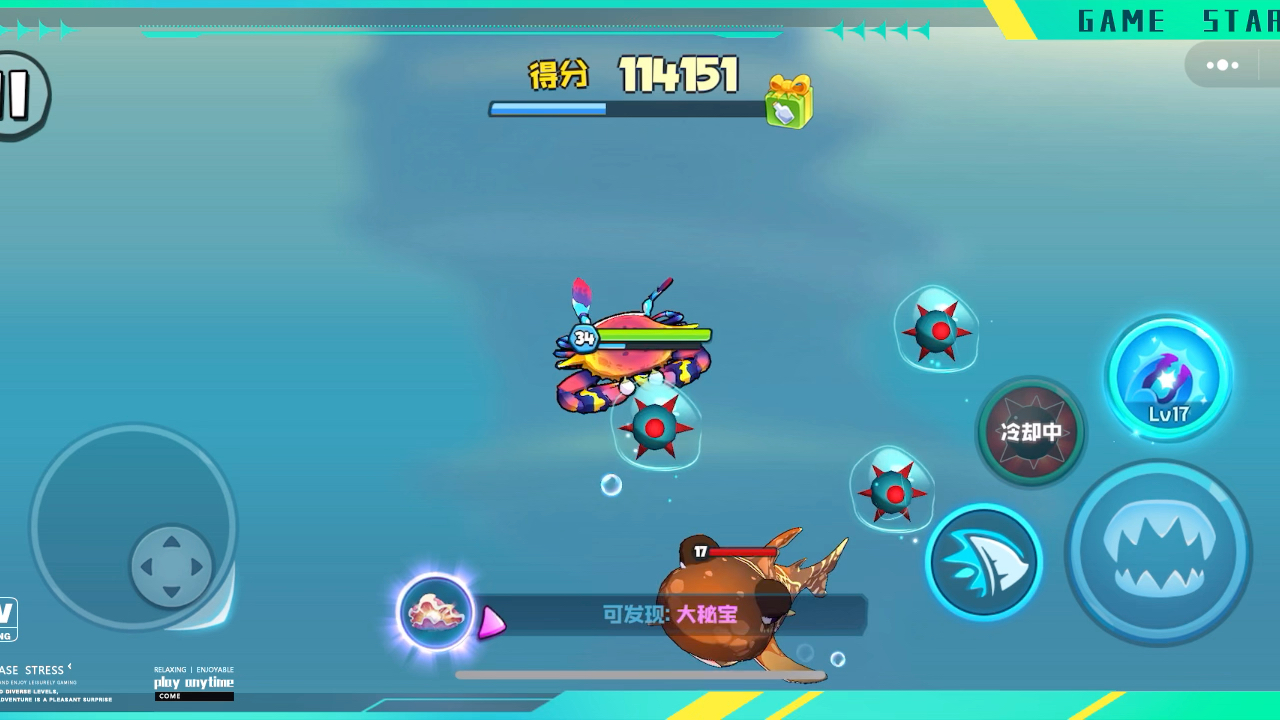Pause the game with the pause button
This screenshot has width=1280, height=720.
coord(18,96)
